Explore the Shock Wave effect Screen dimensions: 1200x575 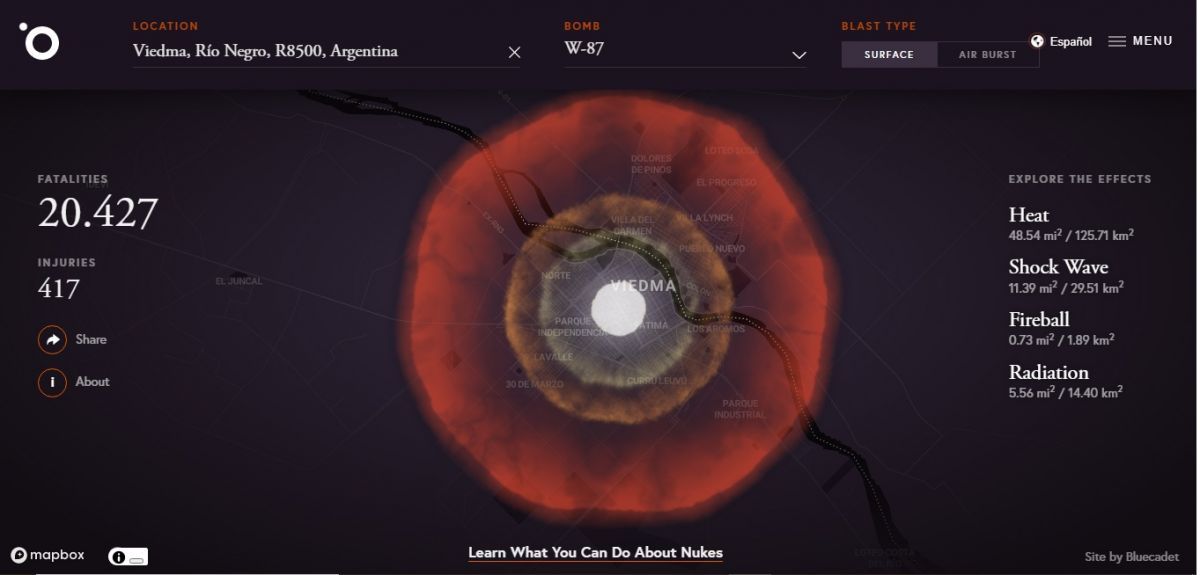1058,268
